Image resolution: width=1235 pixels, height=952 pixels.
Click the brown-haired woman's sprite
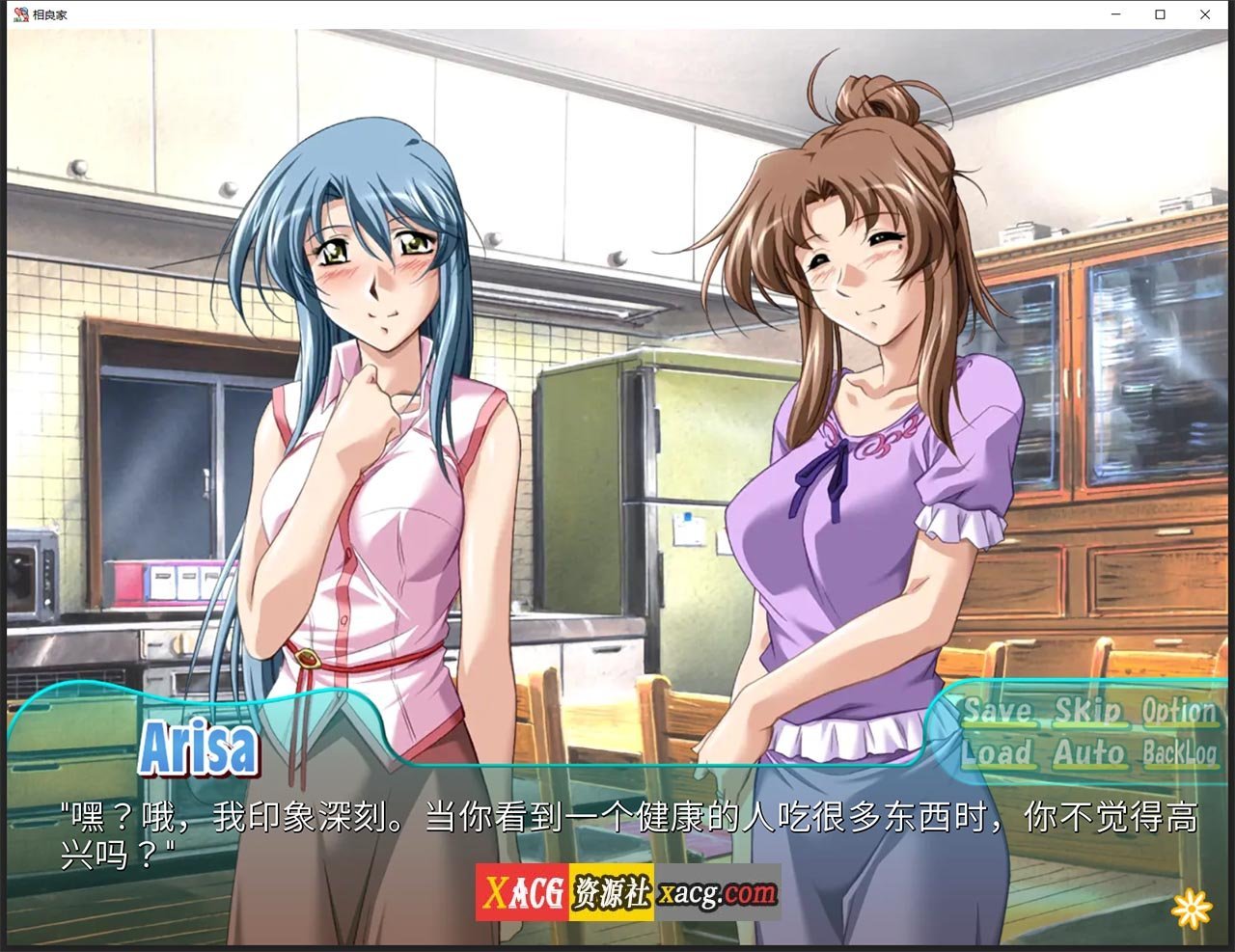859,434
